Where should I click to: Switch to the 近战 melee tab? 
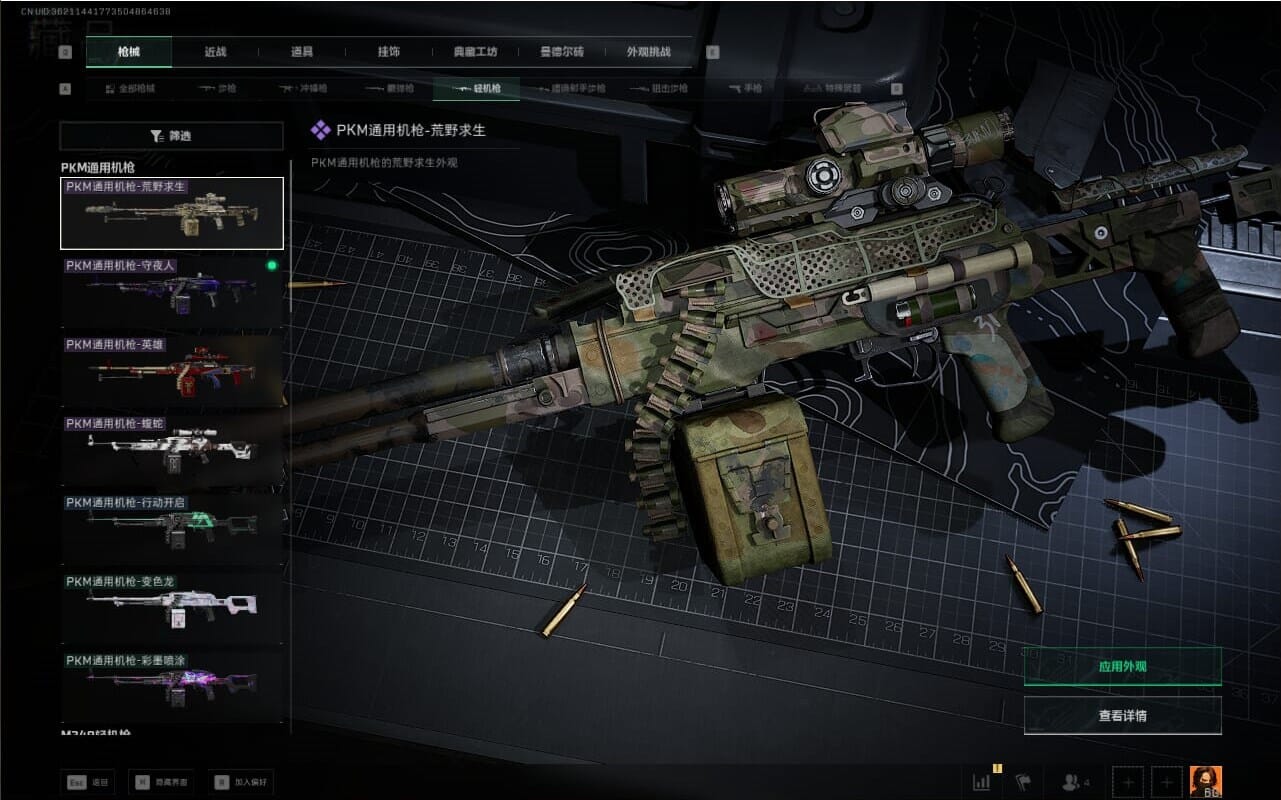215,52
